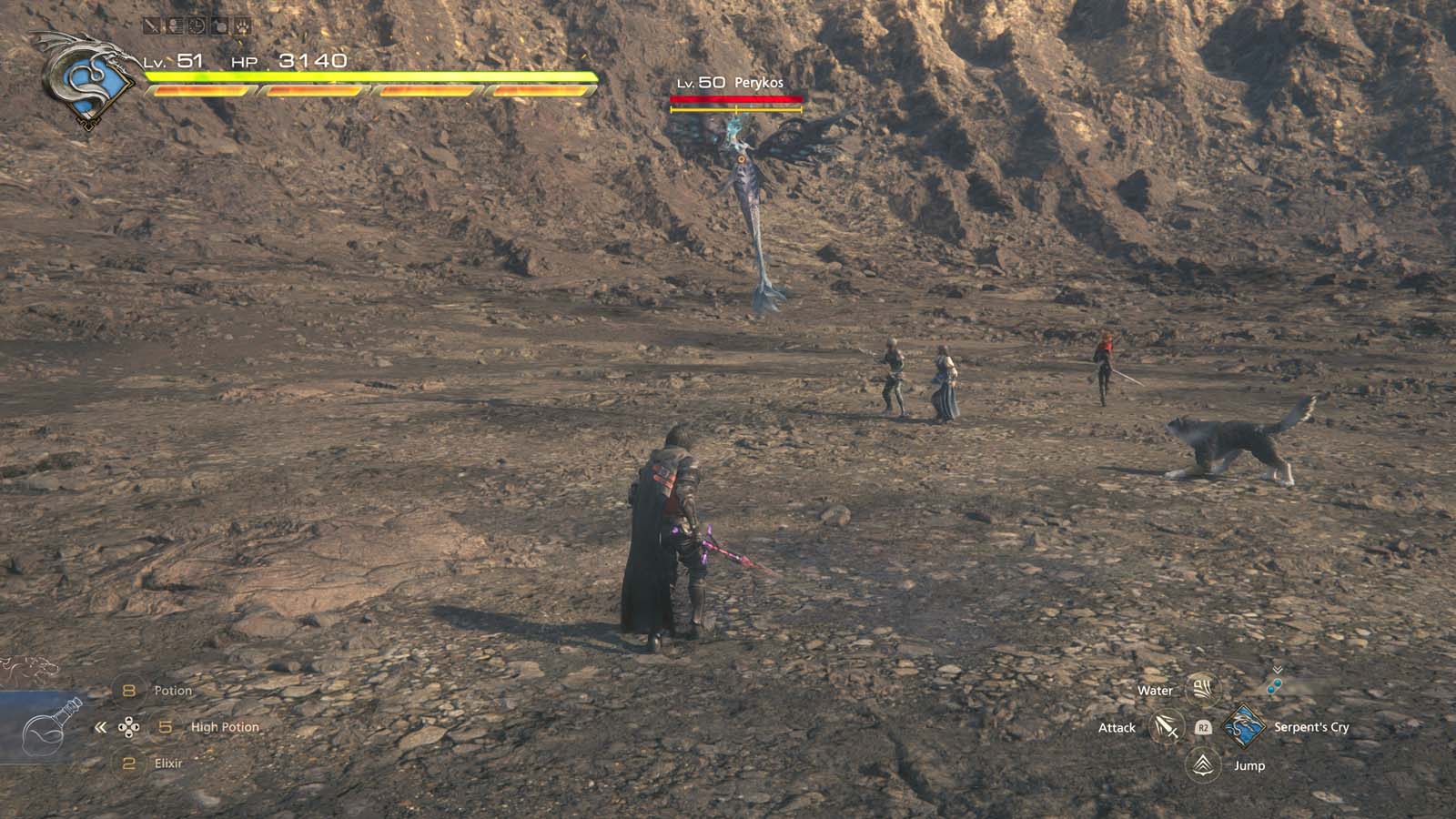
Task: Click the clock status icon at top left
Action: (x=197, y=25)
